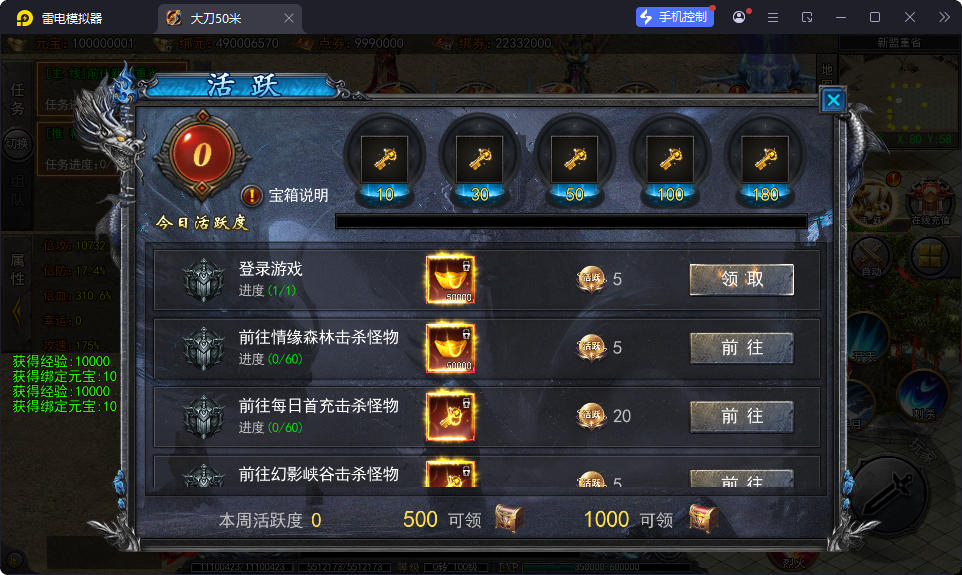Close the 大刀50米 emulator tab
Viewport: 962px width, 575px height.
pos(289,18)
